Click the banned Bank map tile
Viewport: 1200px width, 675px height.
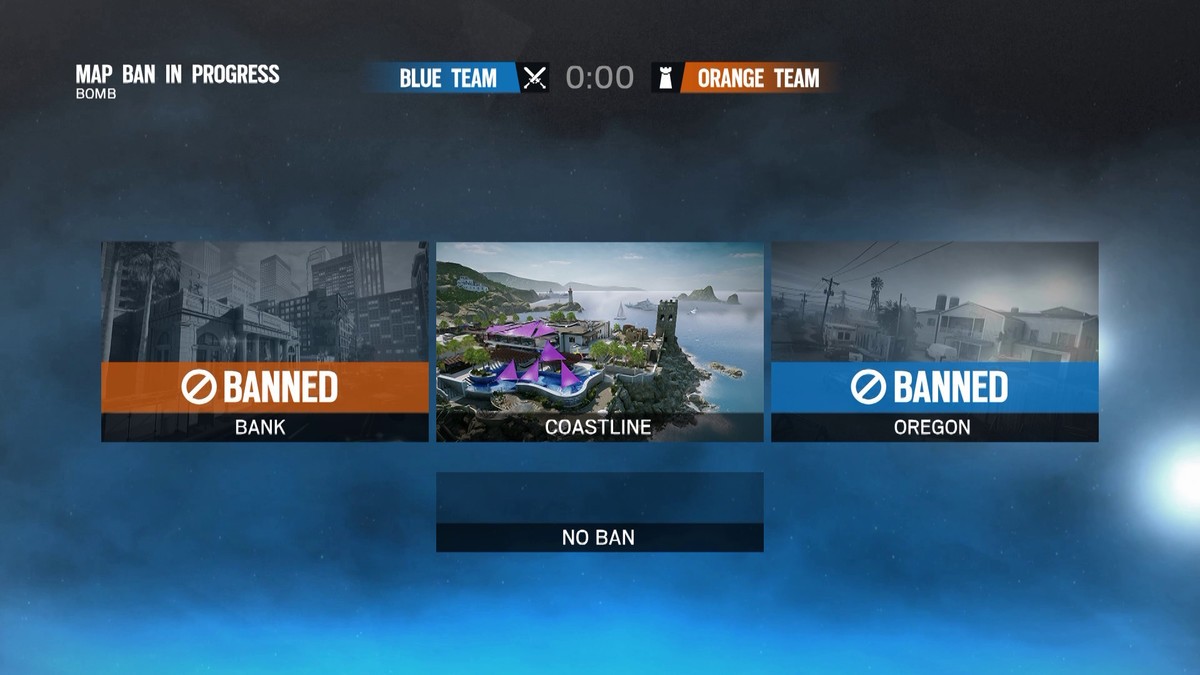coord(265,341)
